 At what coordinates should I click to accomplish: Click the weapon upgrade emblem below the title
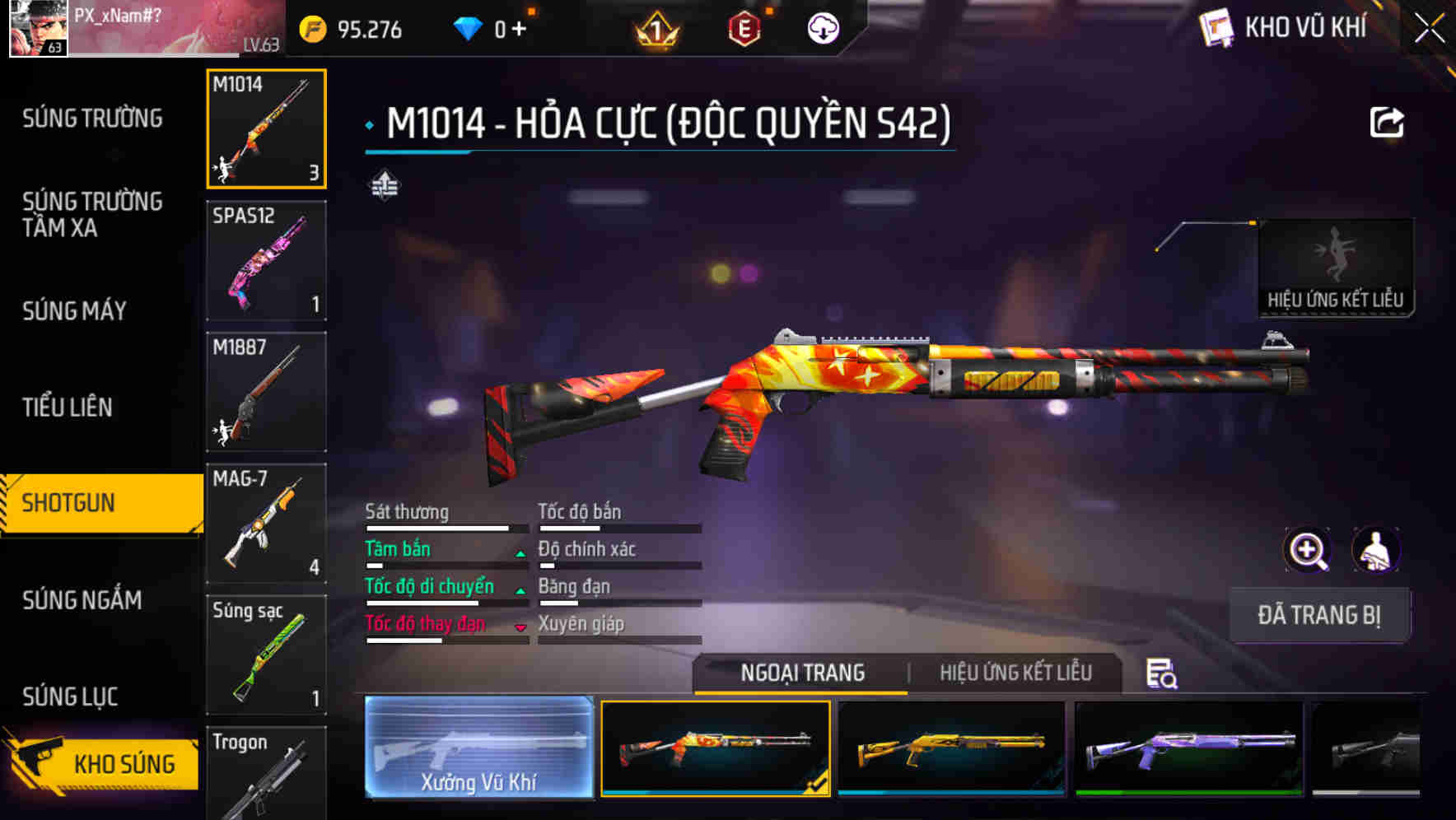point(386,185)
